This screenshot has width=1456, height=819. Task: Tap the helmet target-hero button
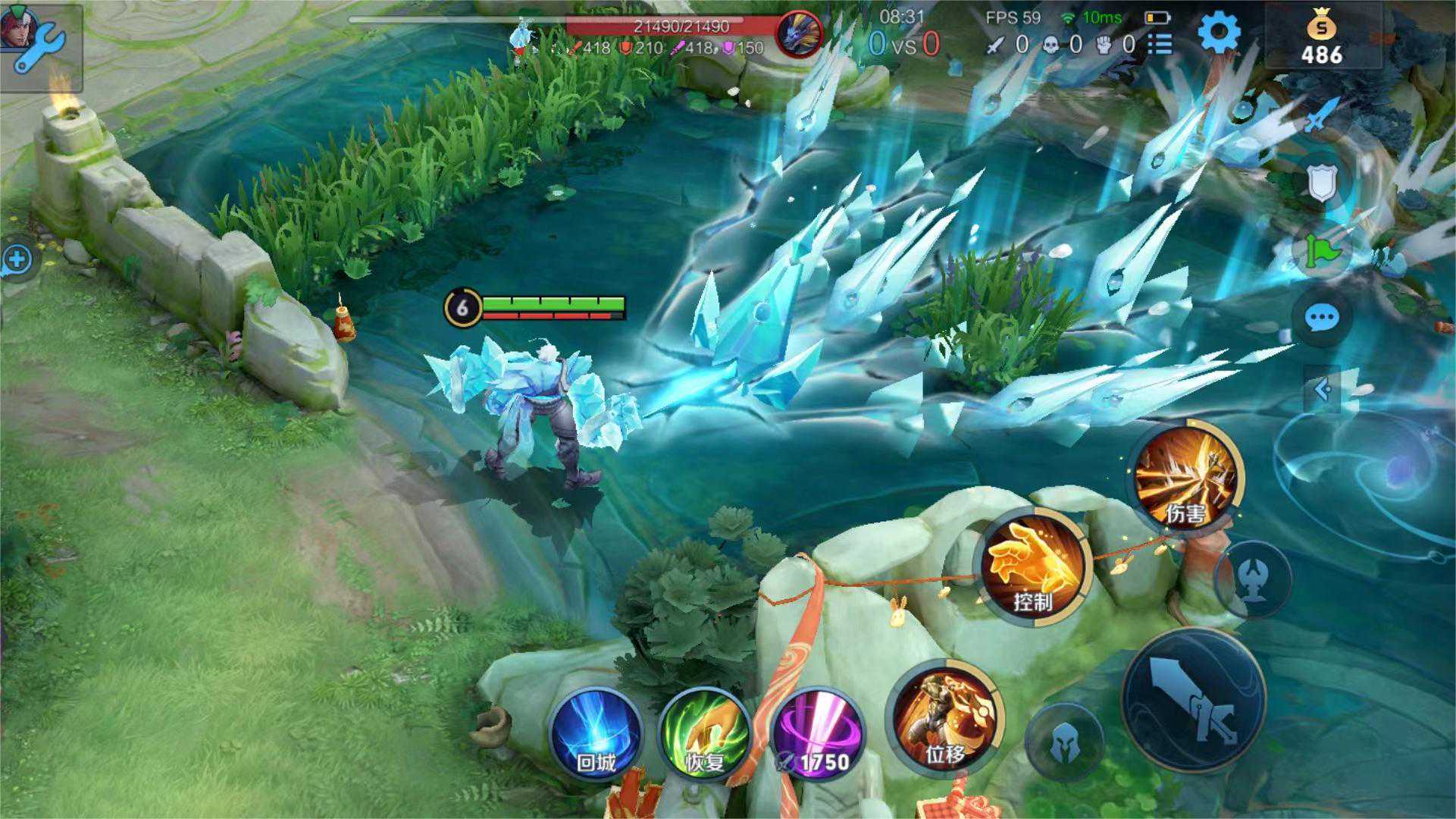pyautogui.click(x=1064, y=742)
